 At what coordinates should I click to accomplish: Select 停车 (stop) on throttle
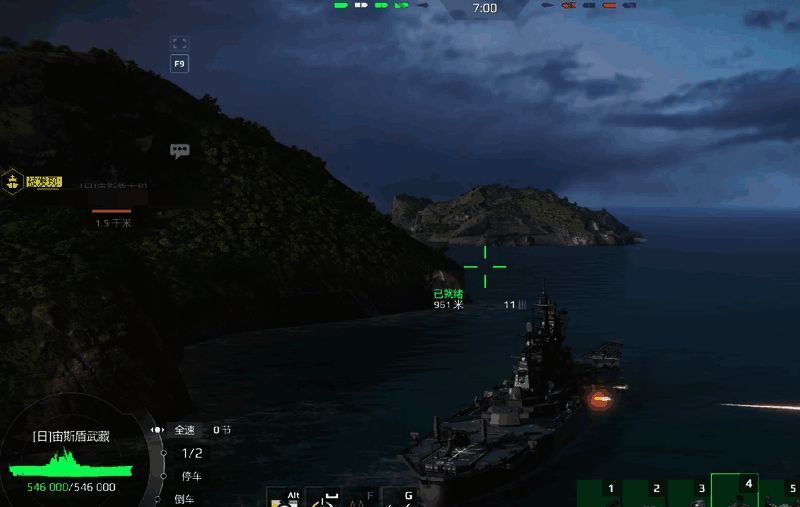tap(190, 476)
